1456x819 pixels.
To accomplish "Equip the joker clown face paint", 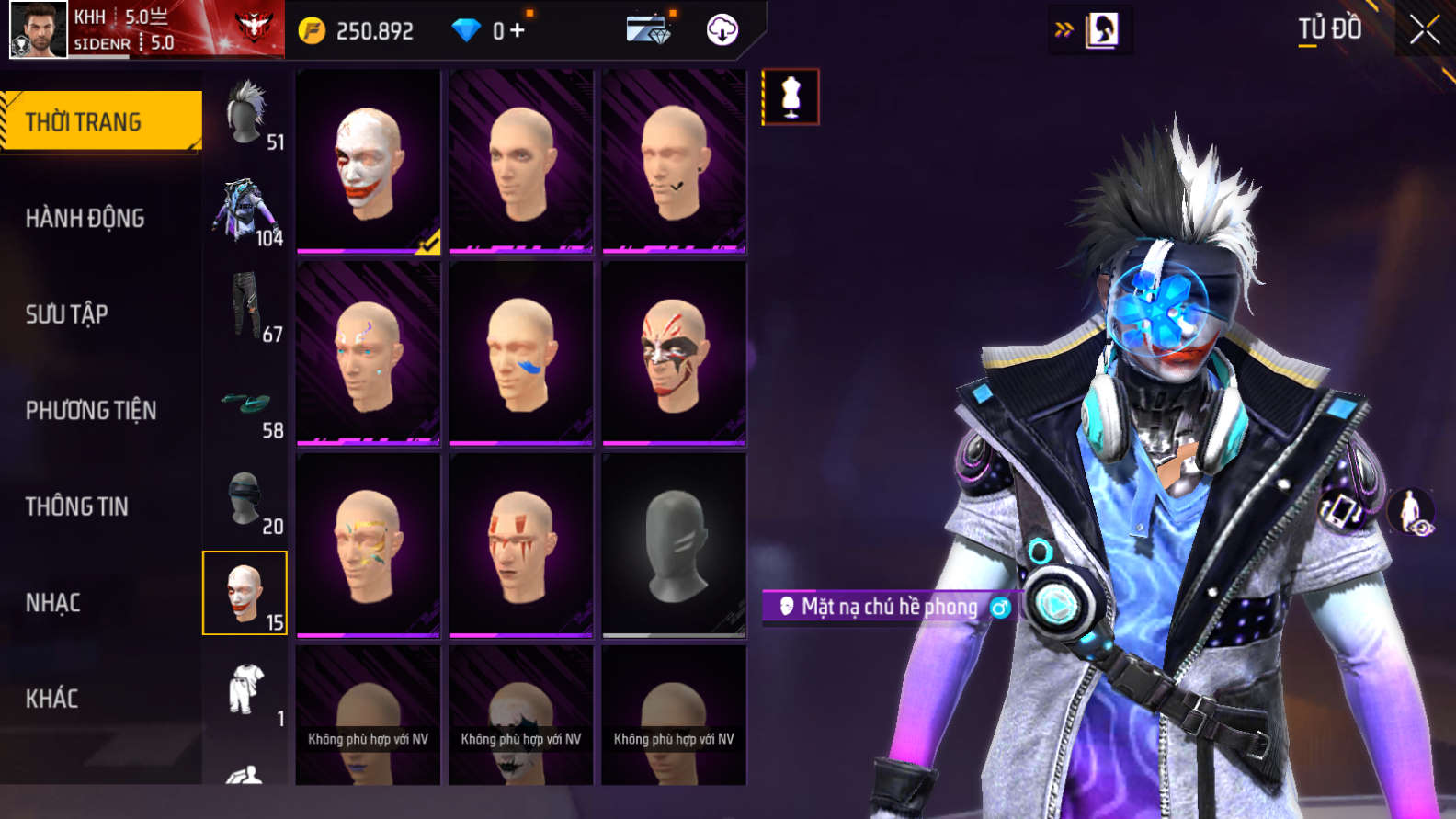I will (x=369, y=161).
